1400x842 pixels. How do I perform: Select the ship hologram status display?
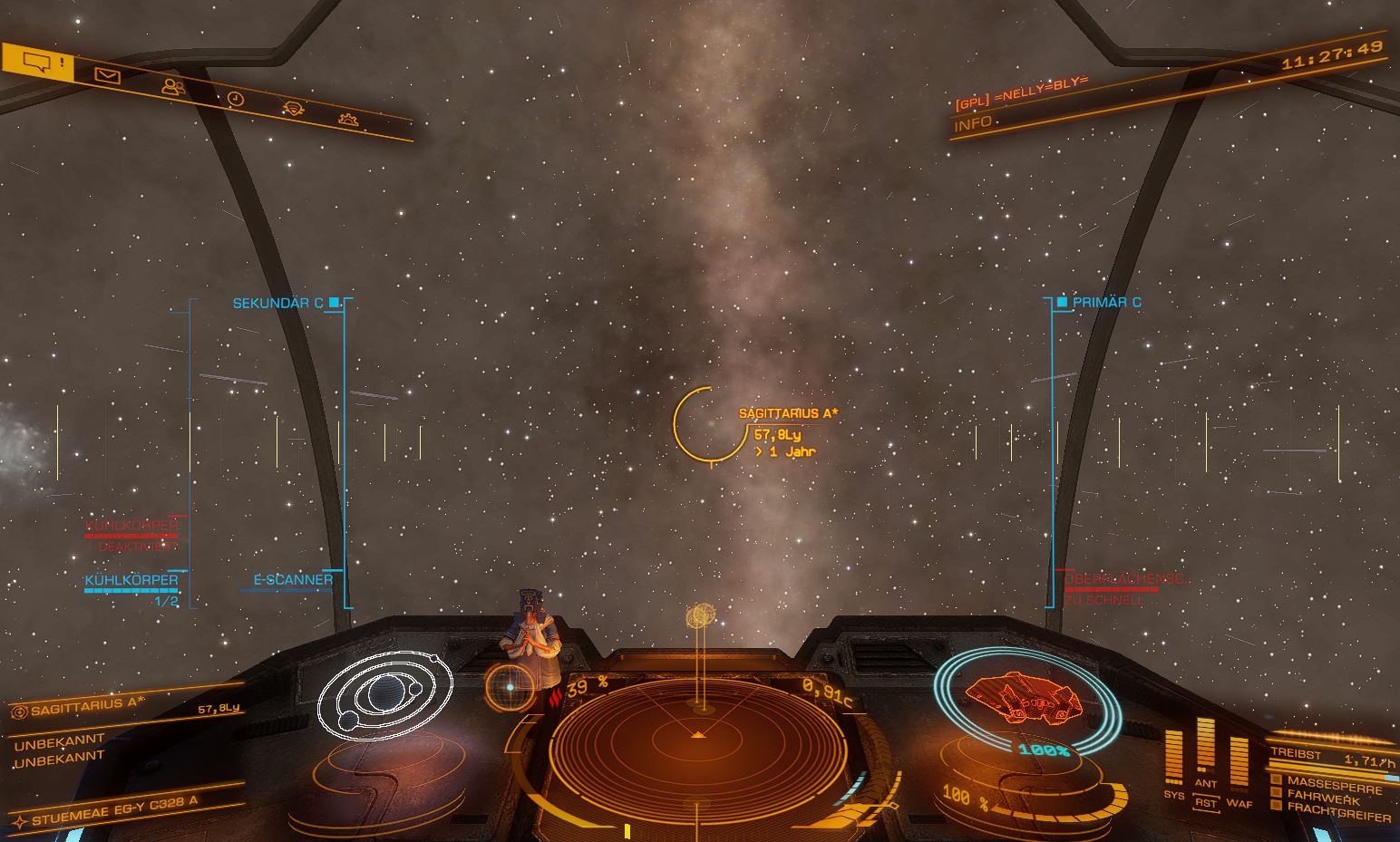tap(1020, 698)
